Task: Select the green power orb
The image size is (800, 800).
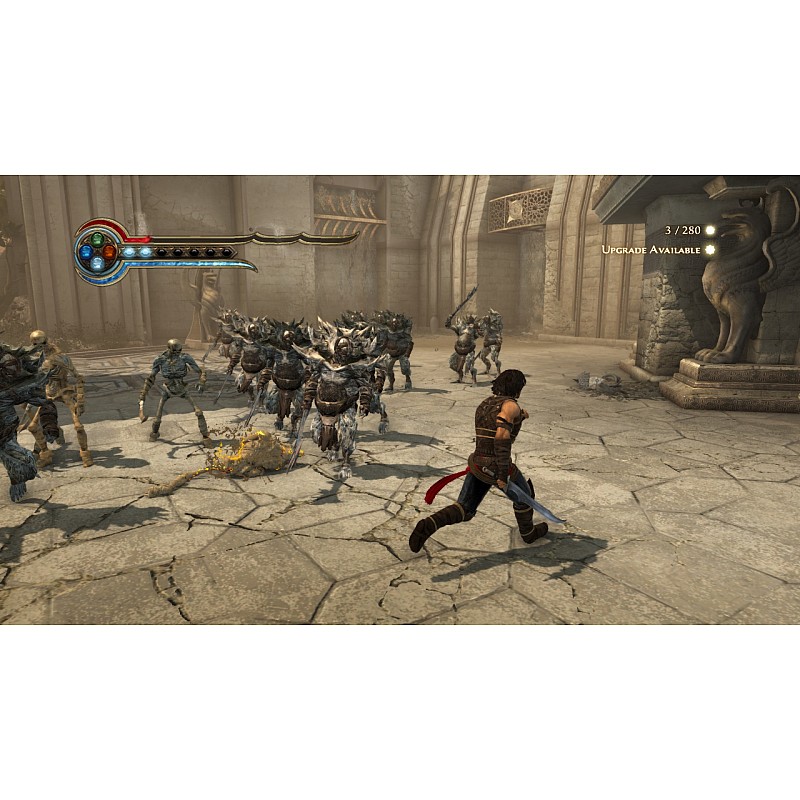Action: [97, 240]
